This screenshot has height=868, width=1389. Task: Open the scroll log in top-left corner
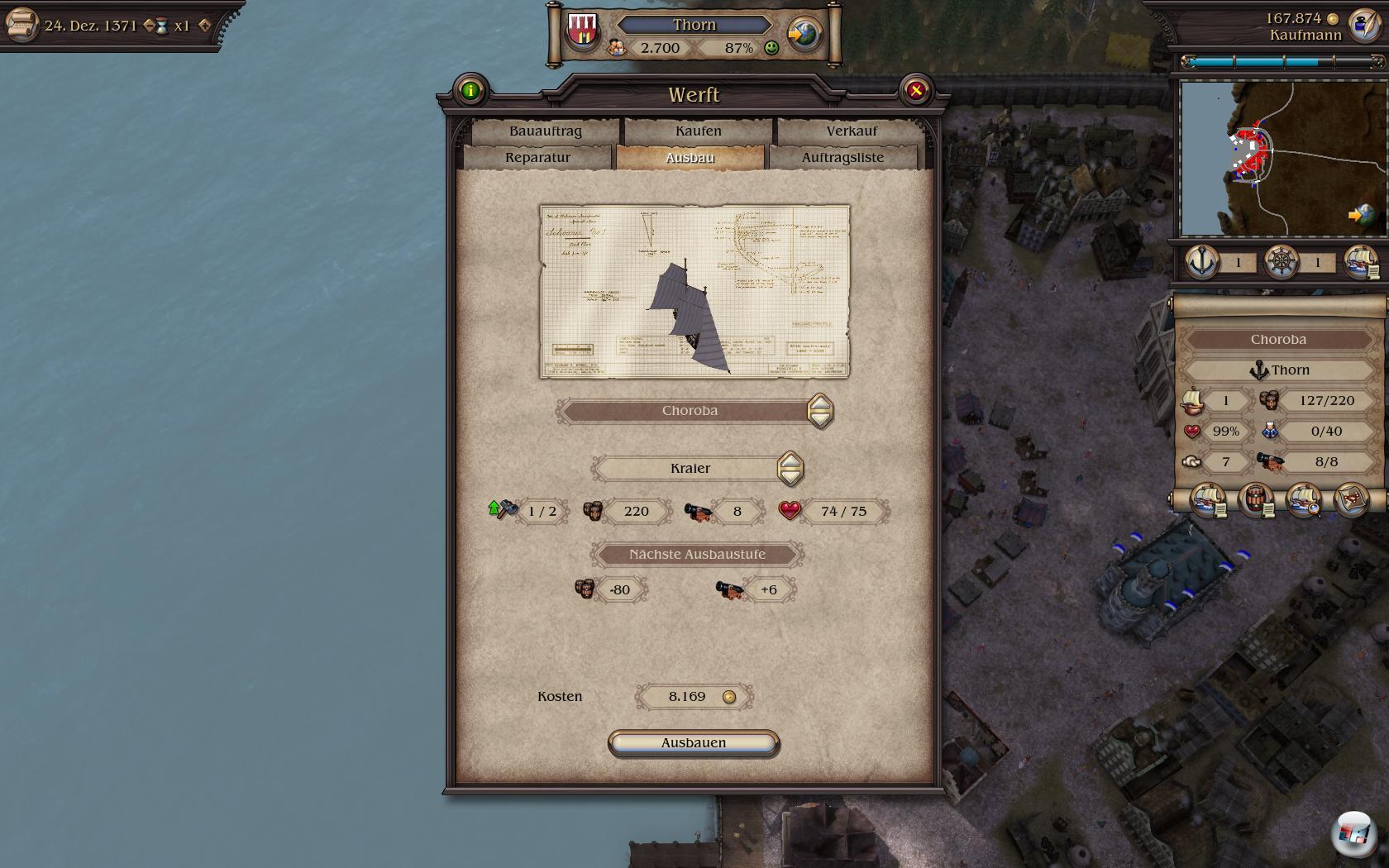point(21,24)
